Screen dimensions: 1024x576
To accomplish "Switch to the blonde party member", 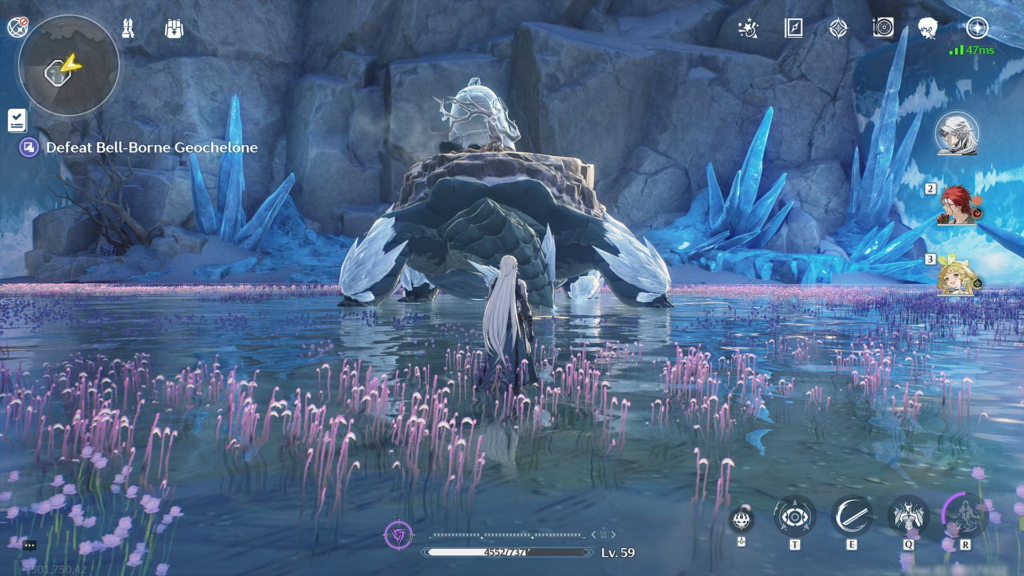I will (x=957, y=275).
